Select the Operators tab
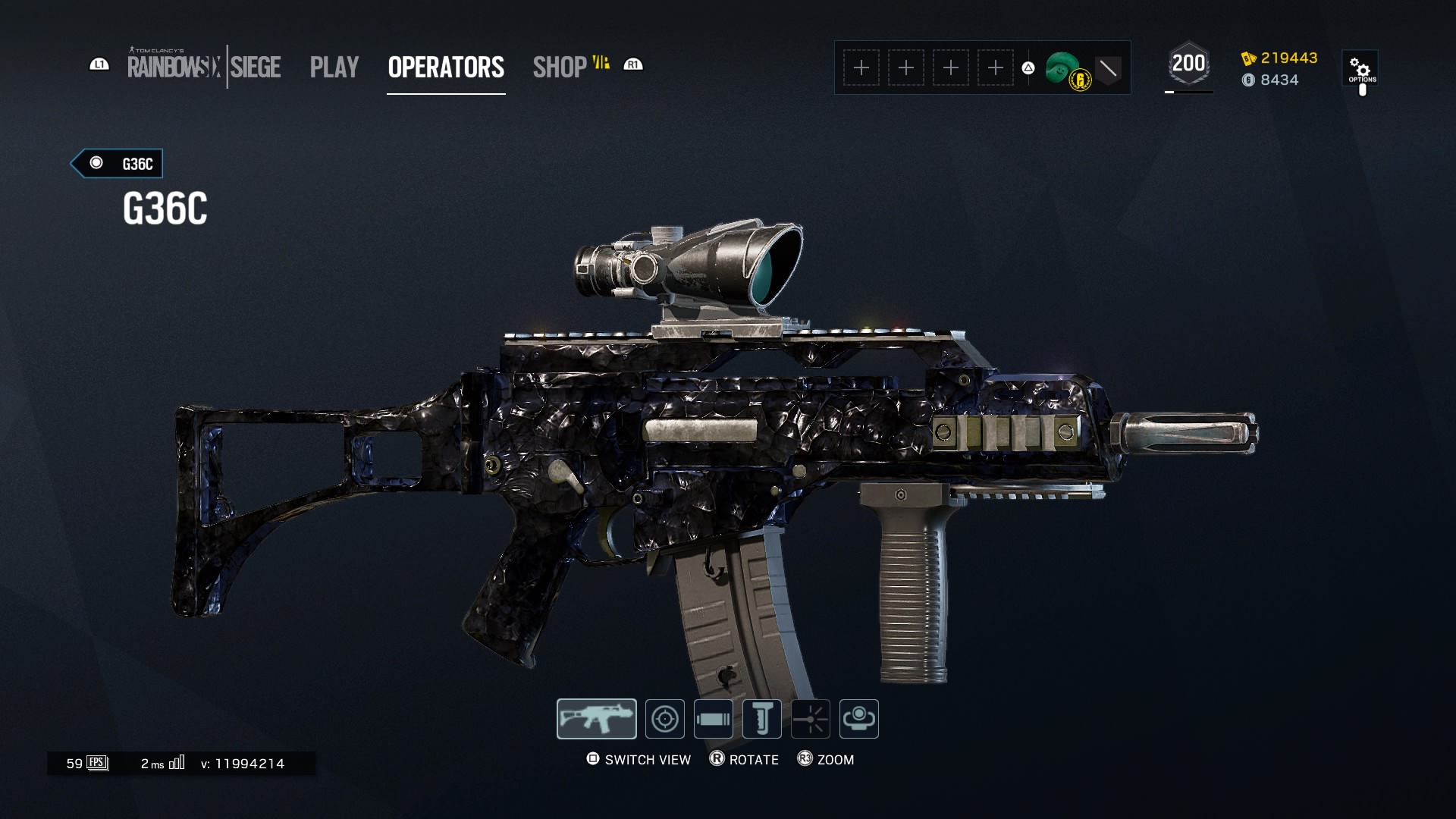 (x=446, y=67)
